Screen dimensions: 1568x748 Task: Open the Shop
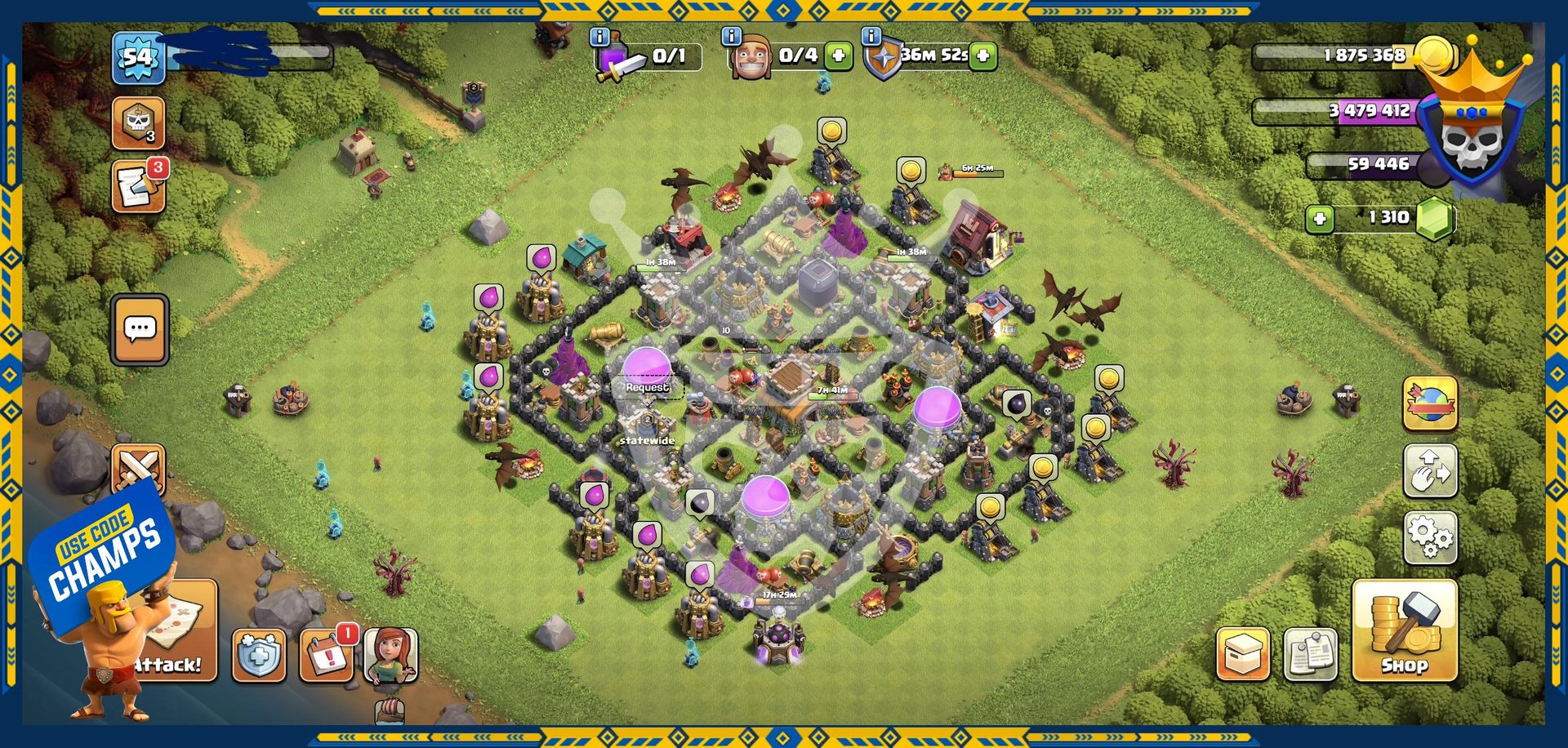[1404, 631]
